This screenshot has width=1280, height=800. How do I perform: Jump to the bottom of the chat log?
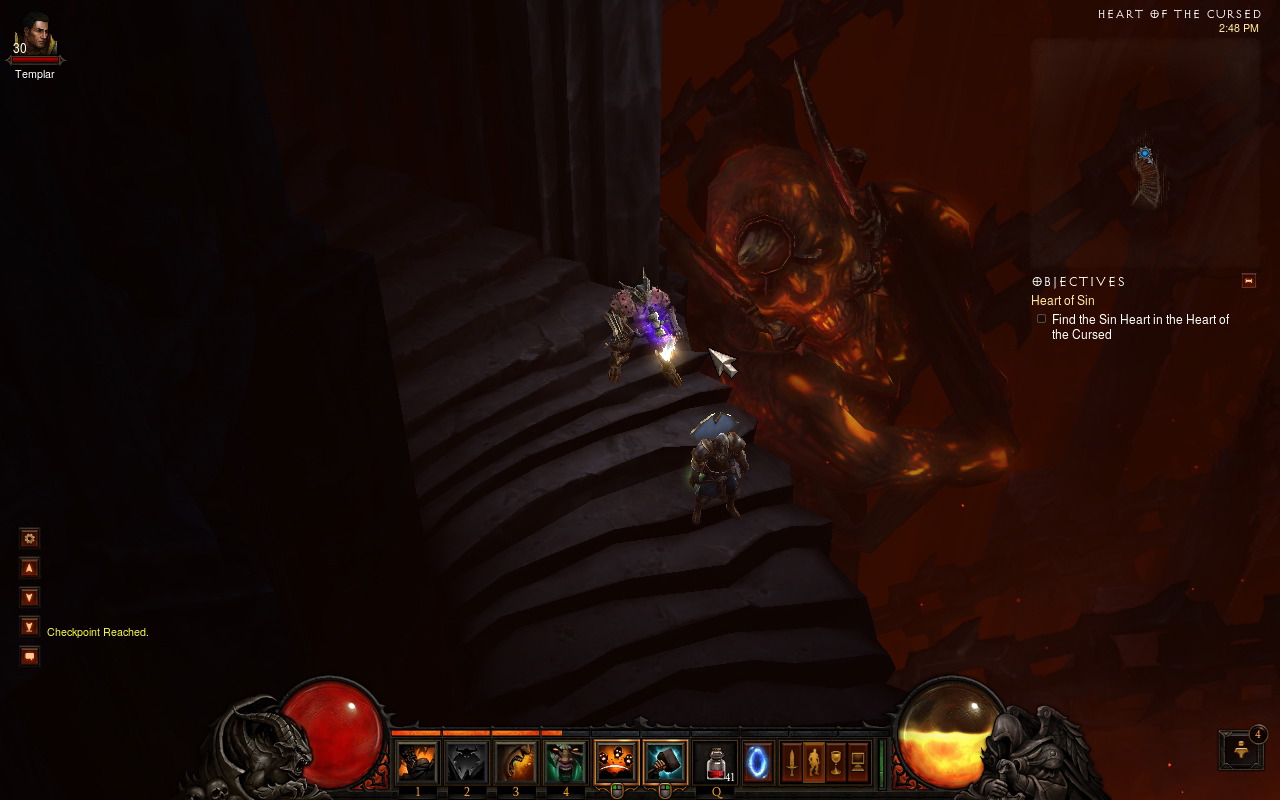(30, 627)
